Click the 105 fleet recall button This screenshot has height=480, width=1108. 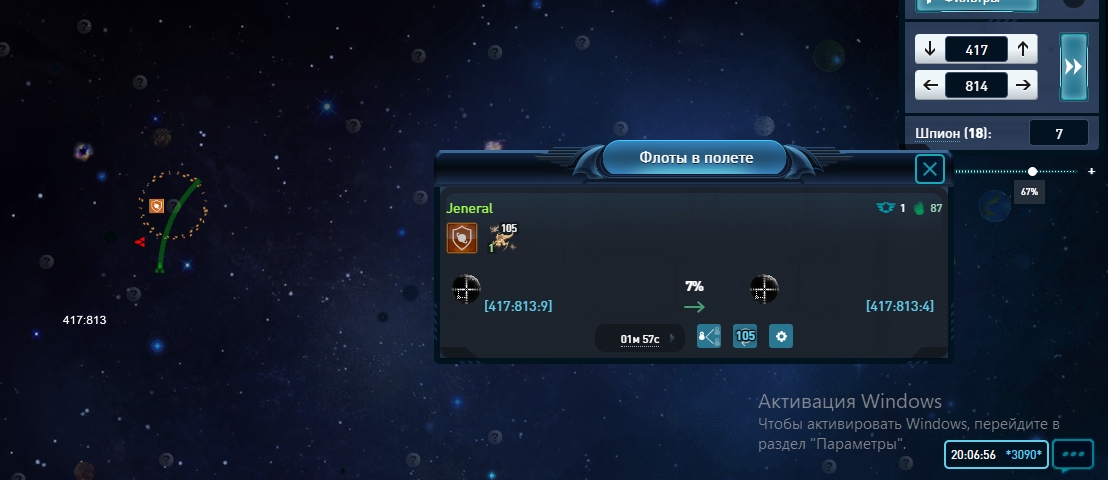tap(745, 336)
